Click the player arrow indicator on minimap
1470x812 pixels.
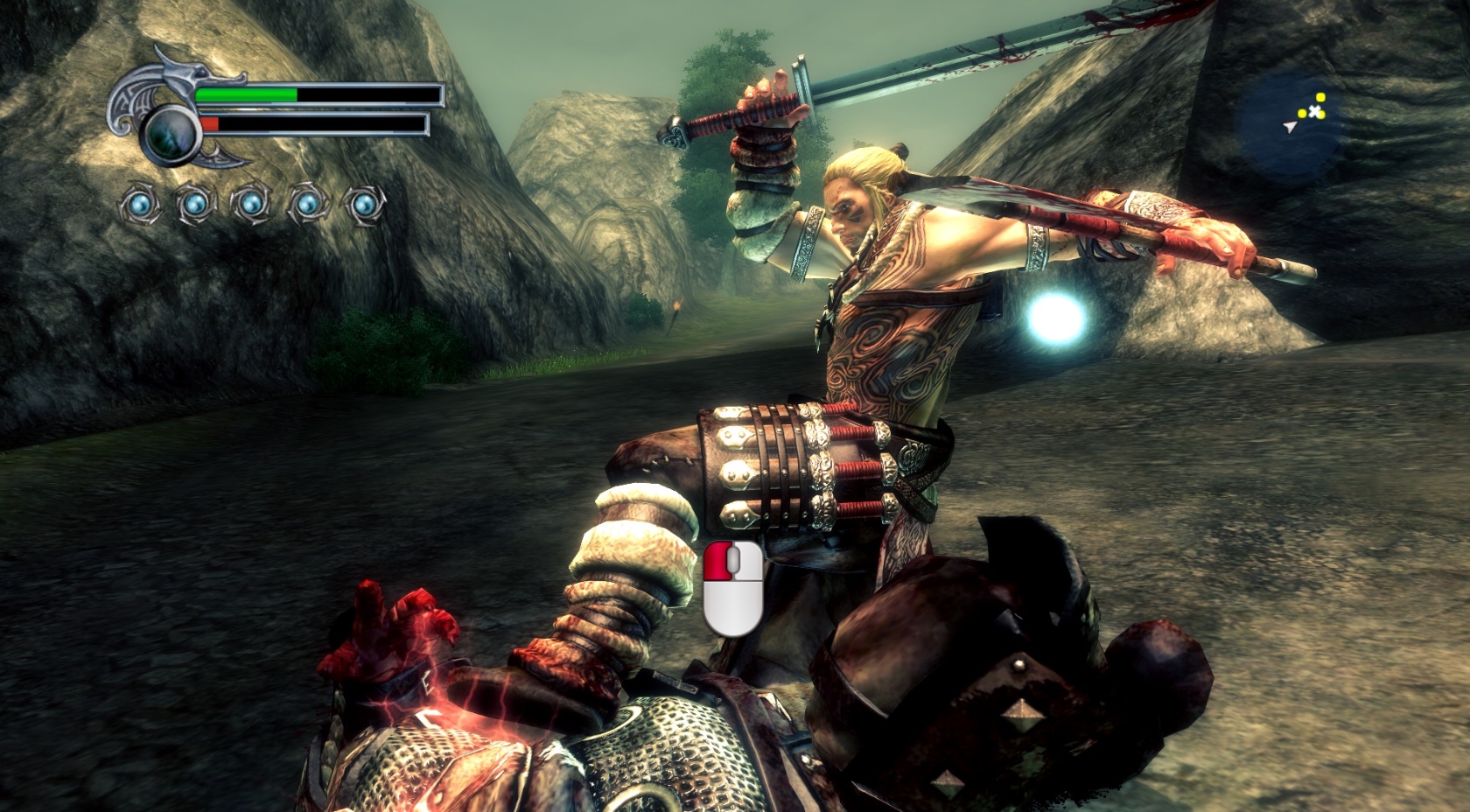point(1290,128)
